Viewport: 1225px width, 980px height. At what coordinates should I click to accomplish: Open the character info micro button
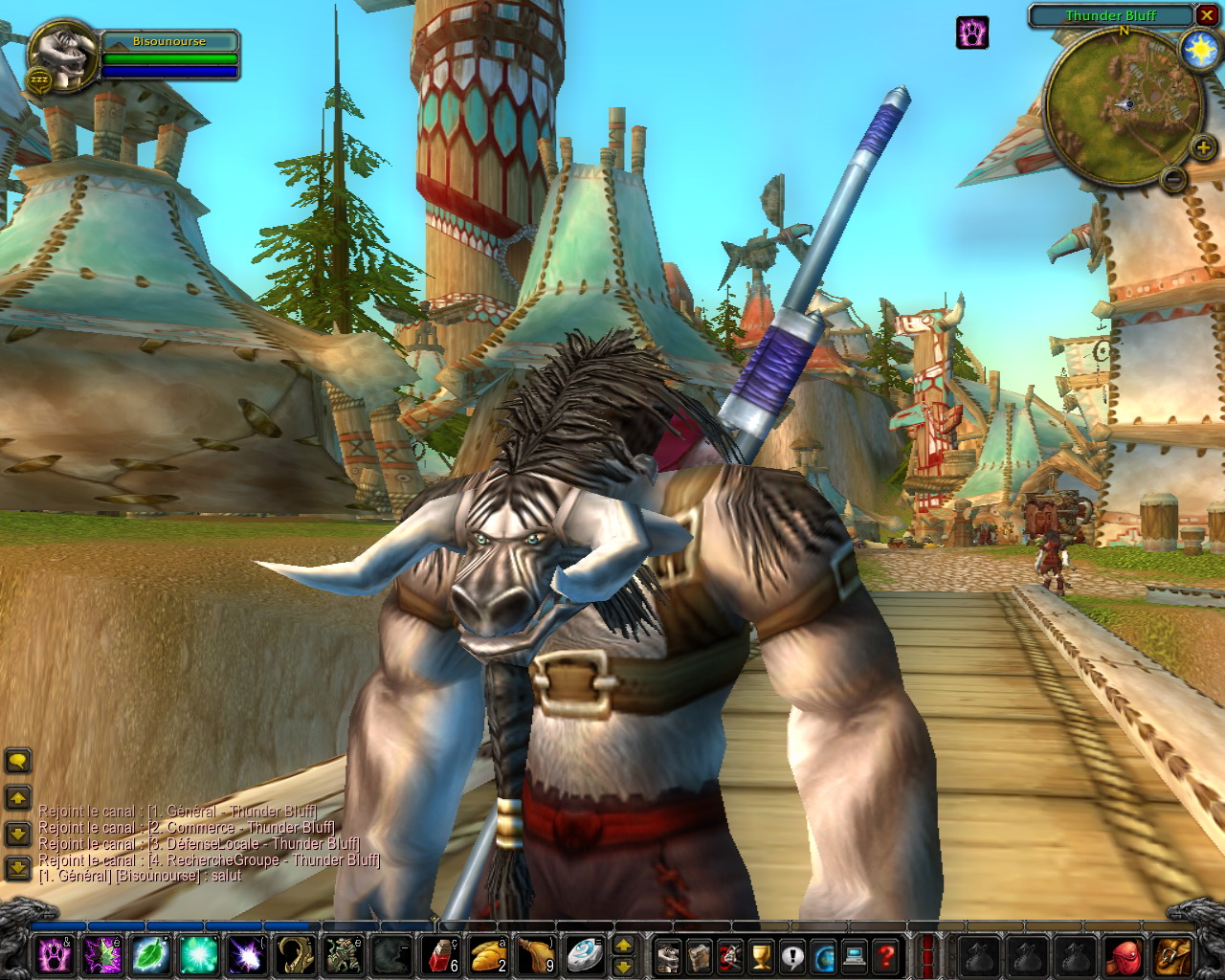(668, 955)
